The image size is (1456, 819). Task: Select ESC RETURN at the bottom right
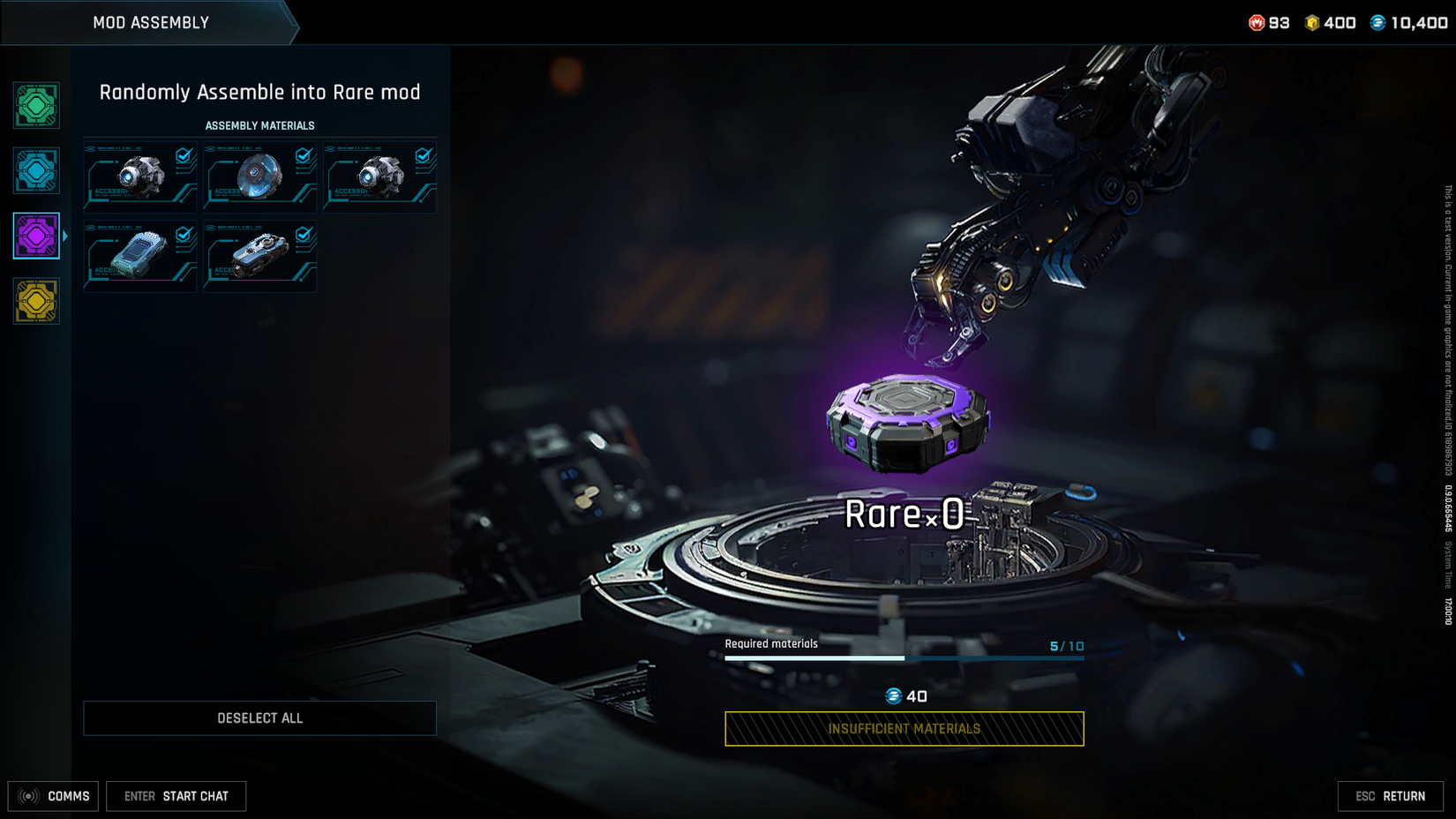coord(1392,796)
